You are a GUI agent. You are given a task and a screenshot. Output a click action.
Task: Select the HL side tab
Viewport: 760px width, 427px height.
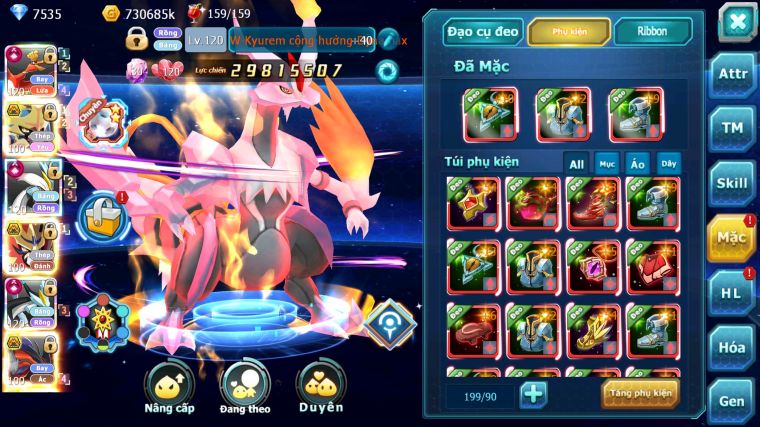click(x=732, y=292)
